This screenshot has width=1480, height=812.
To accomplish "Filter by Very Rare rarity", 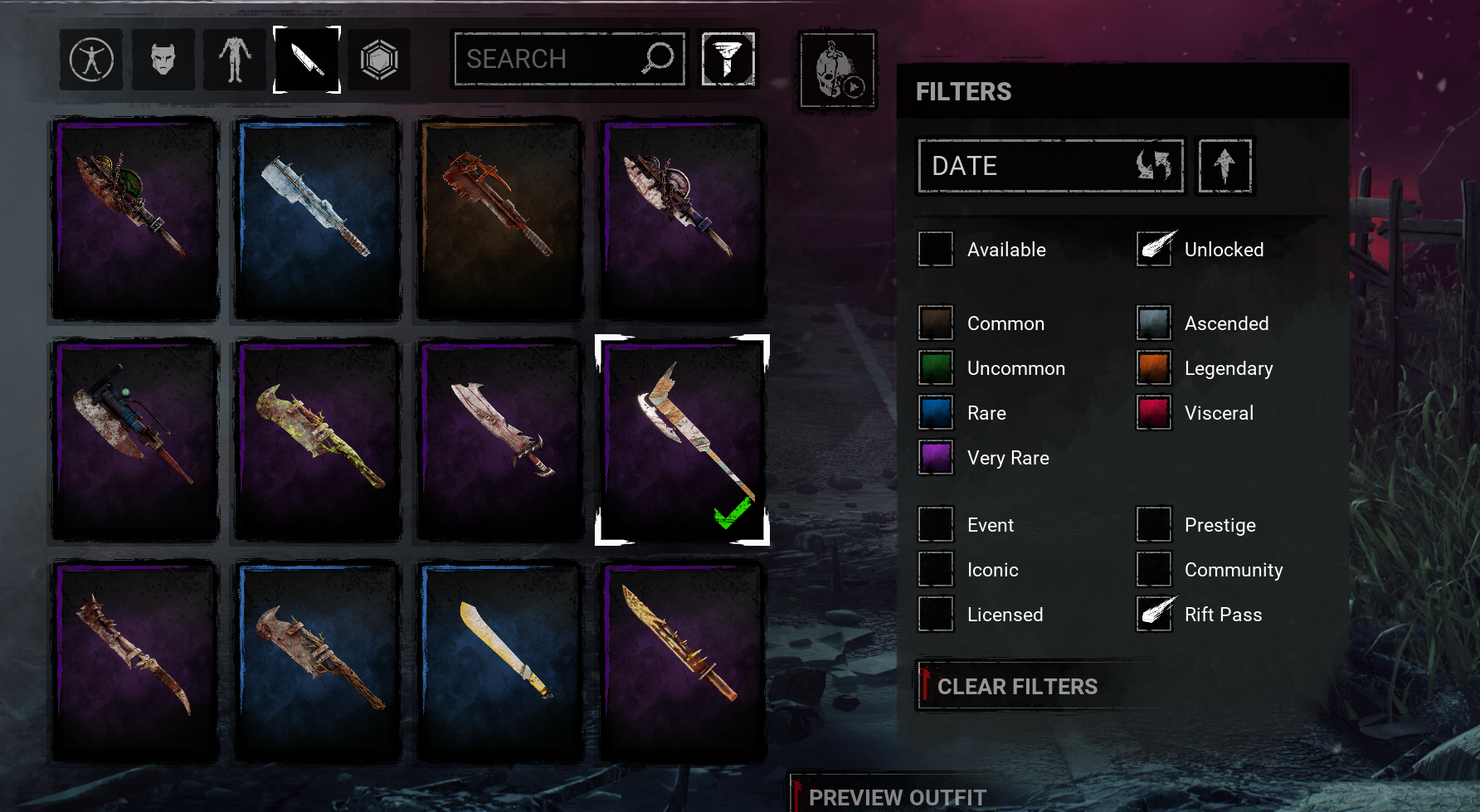I will [x=936, y=458].
